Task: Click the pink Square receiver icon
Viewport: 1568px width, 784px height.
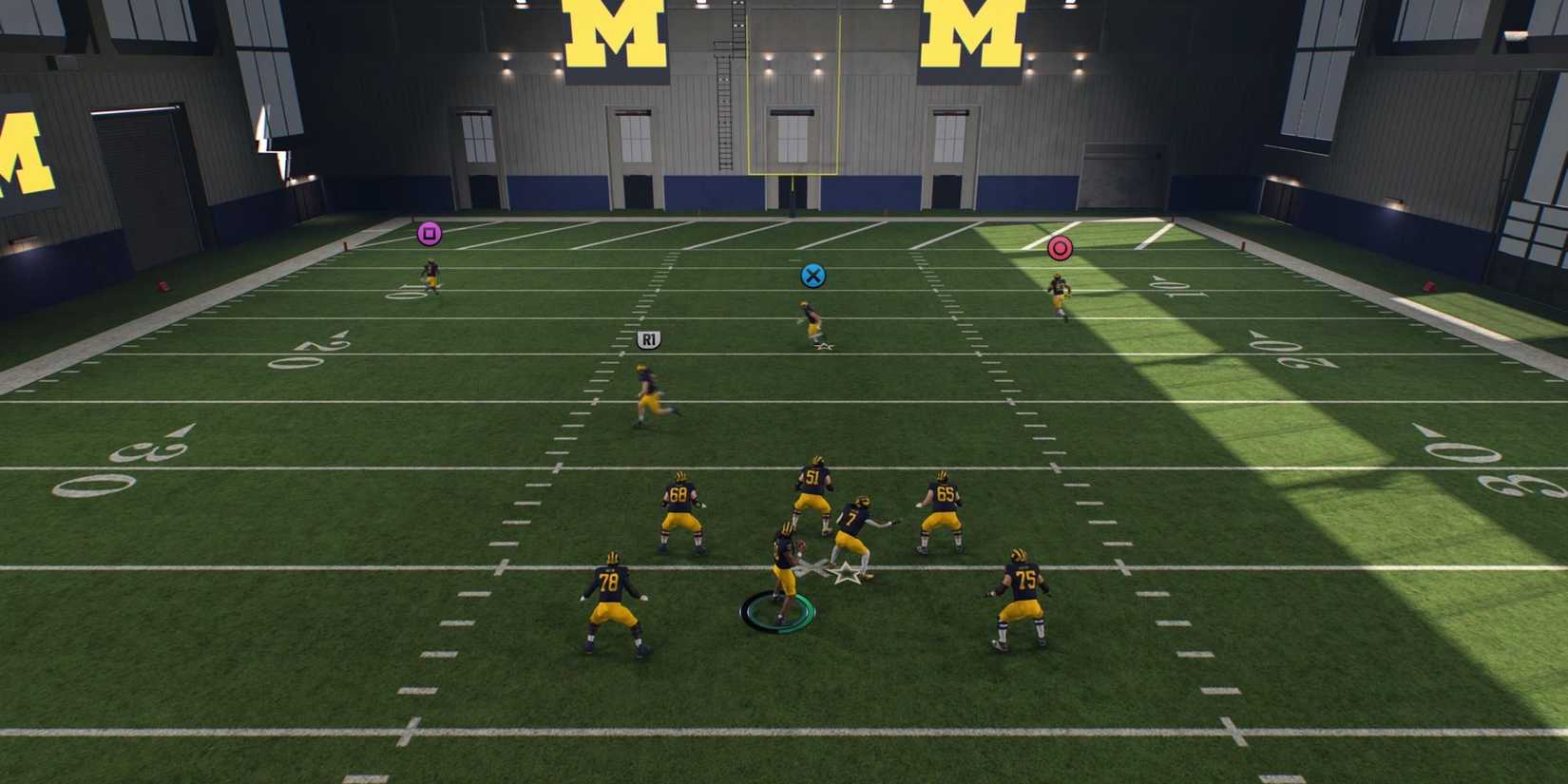Action: 430,231
